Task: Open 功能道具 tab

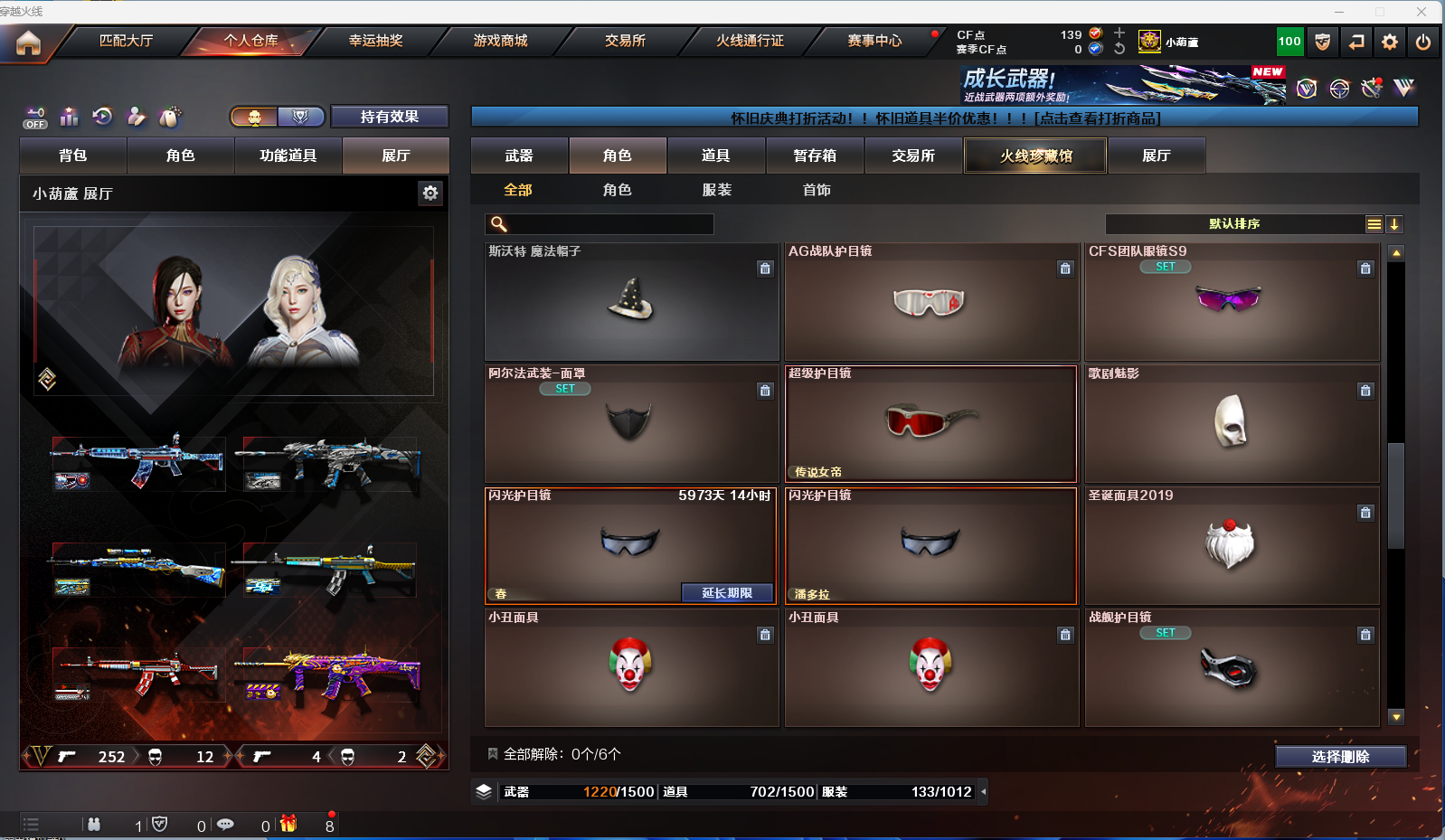Action: click(288, 156)
